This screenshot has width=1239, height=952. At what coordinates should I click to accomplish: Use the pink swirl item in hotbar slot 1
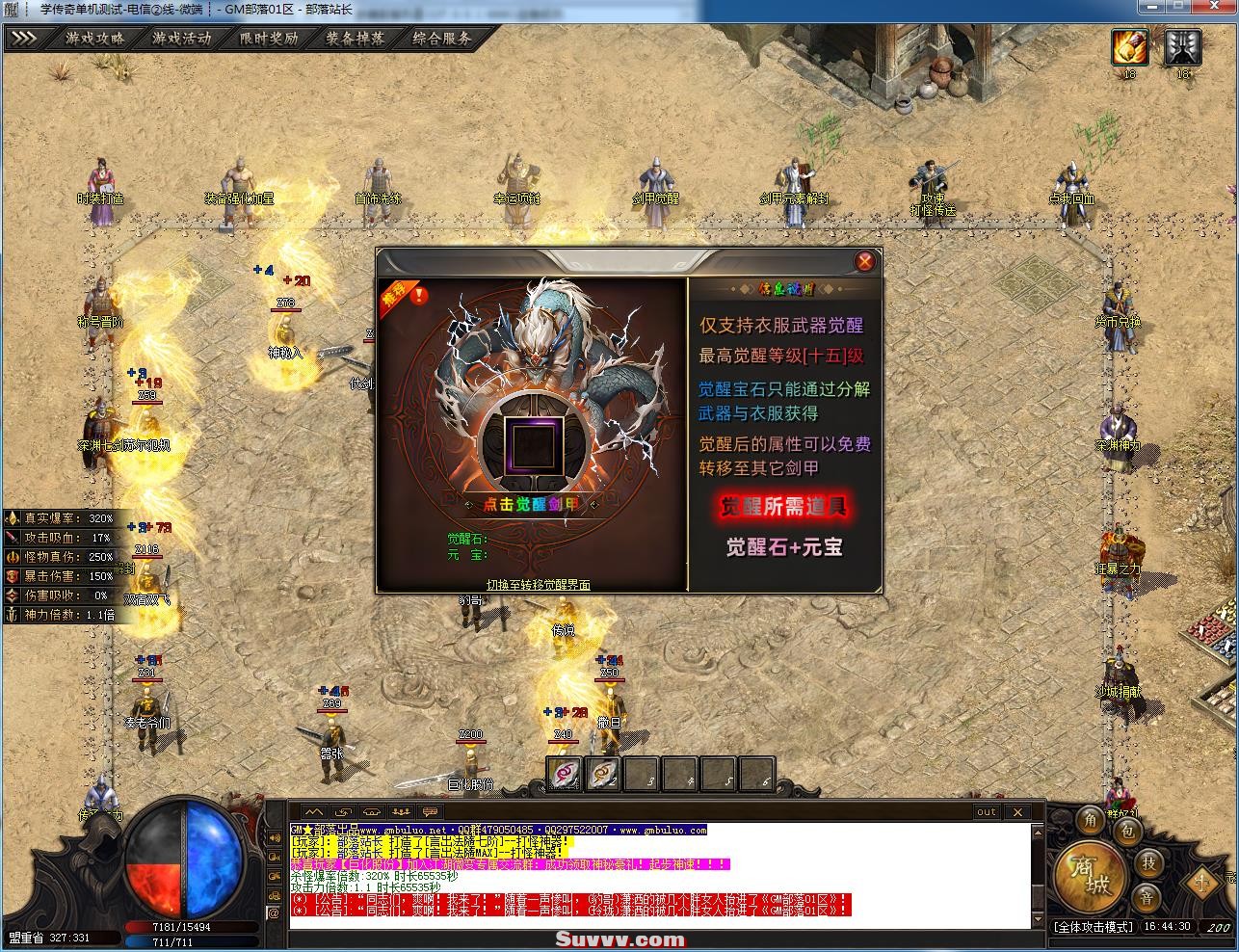point(564,773)
